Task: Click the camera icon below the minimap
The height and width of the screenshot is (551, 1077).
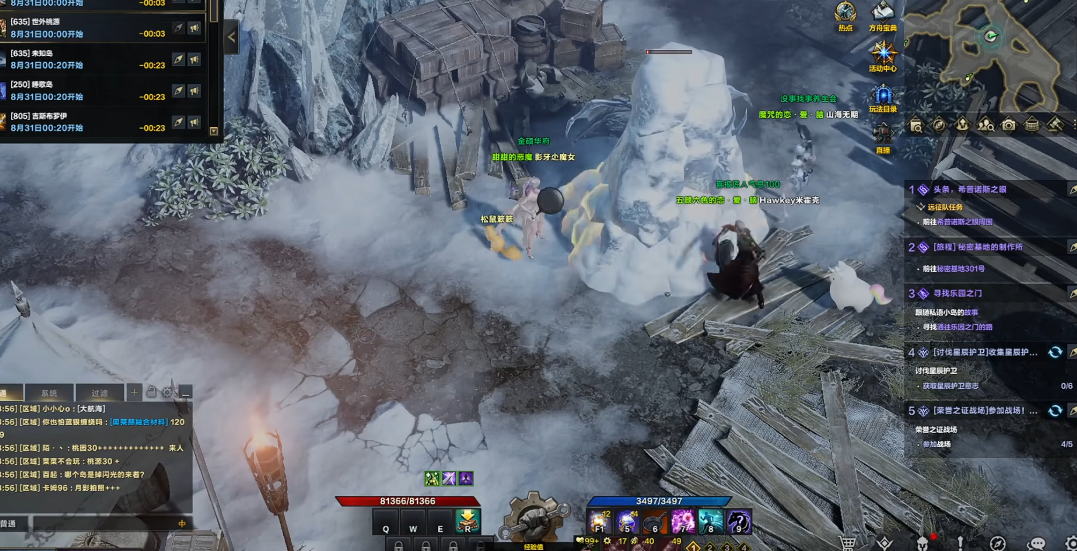Action: [x=1008, y=125]
